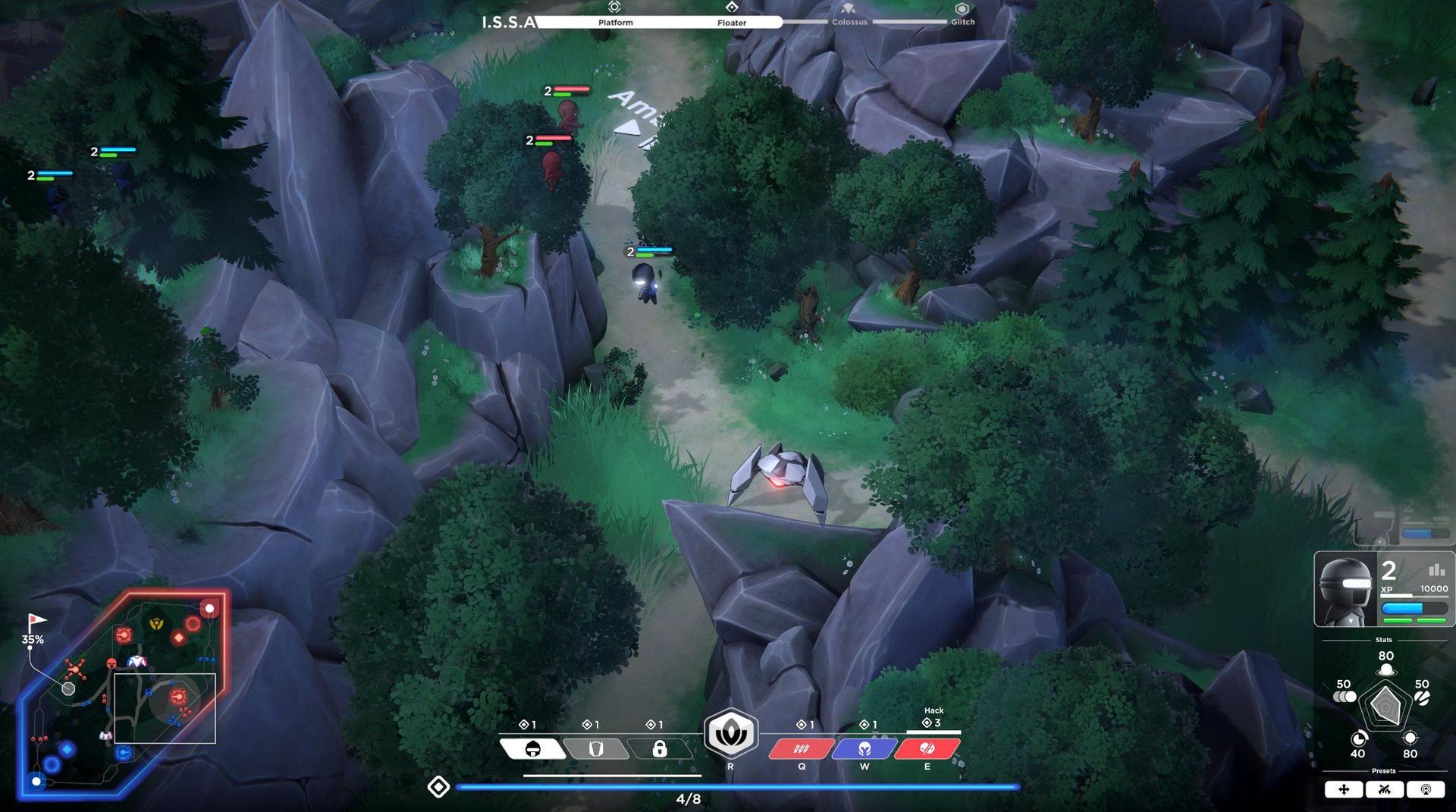Activate the R ultimate ability icon
The width and height of the screenshot is (1456, 812).
730,733
